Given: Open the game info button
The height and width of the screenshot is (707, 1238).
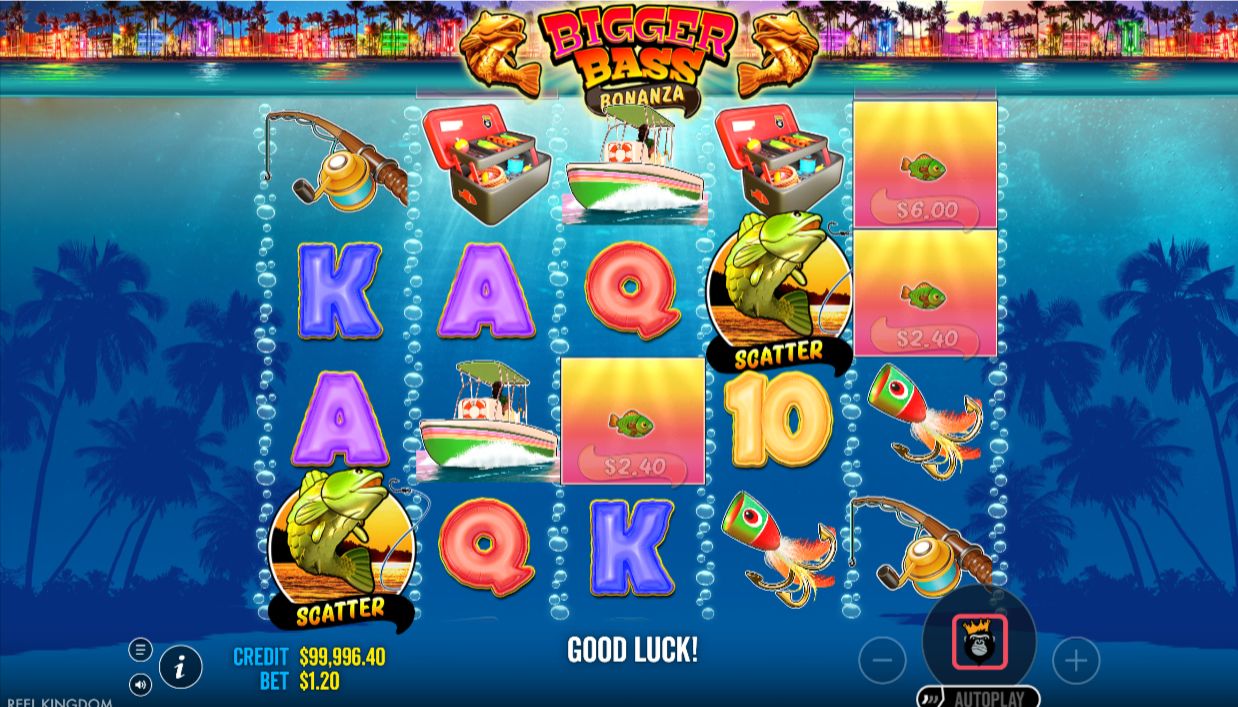Looking at the screenshot, I should pyautogui.click(x=180, y=667).
